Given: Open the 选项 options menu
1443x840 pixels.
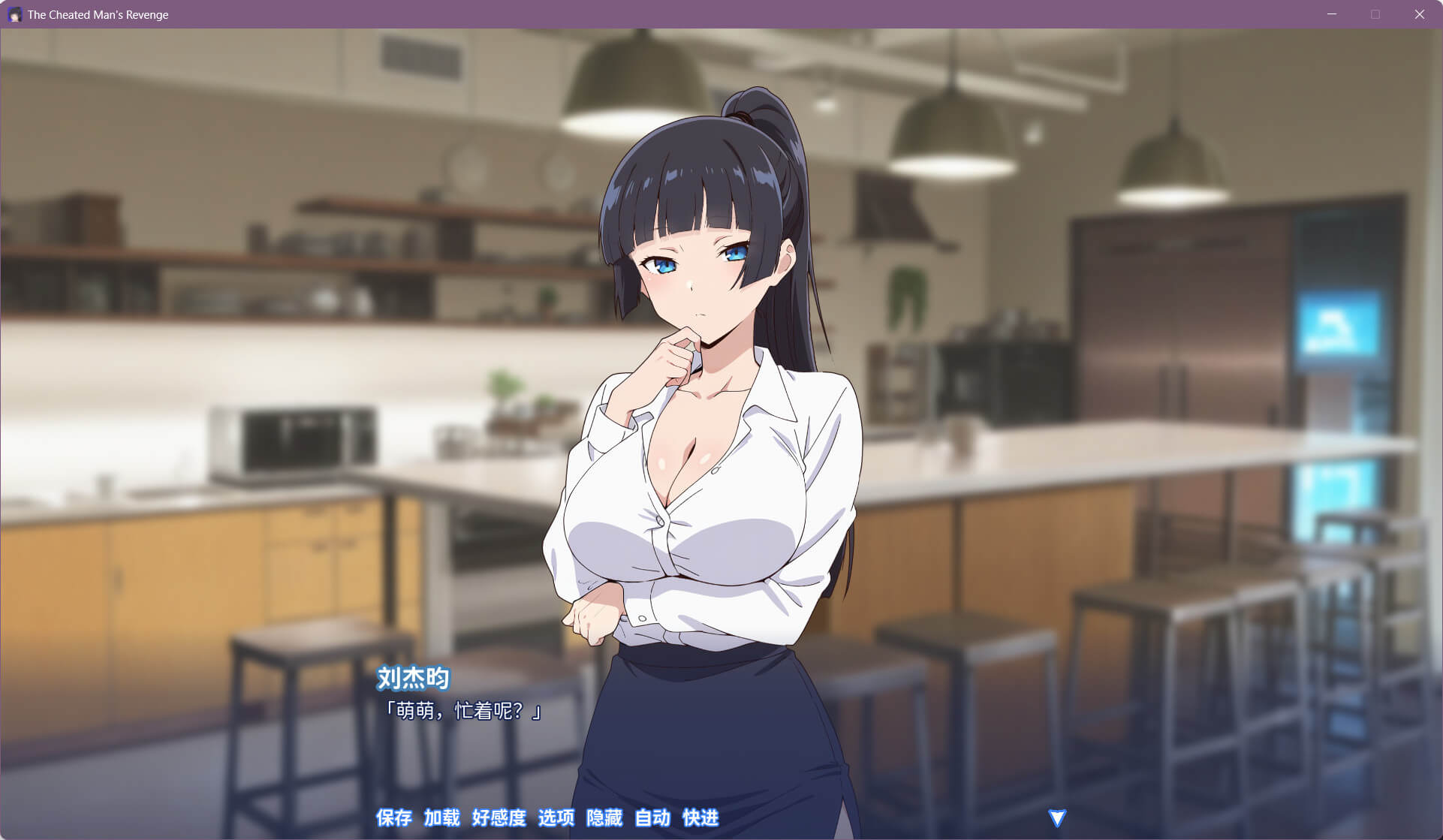Looking at the screenshot, I should [x=556, y=817].
